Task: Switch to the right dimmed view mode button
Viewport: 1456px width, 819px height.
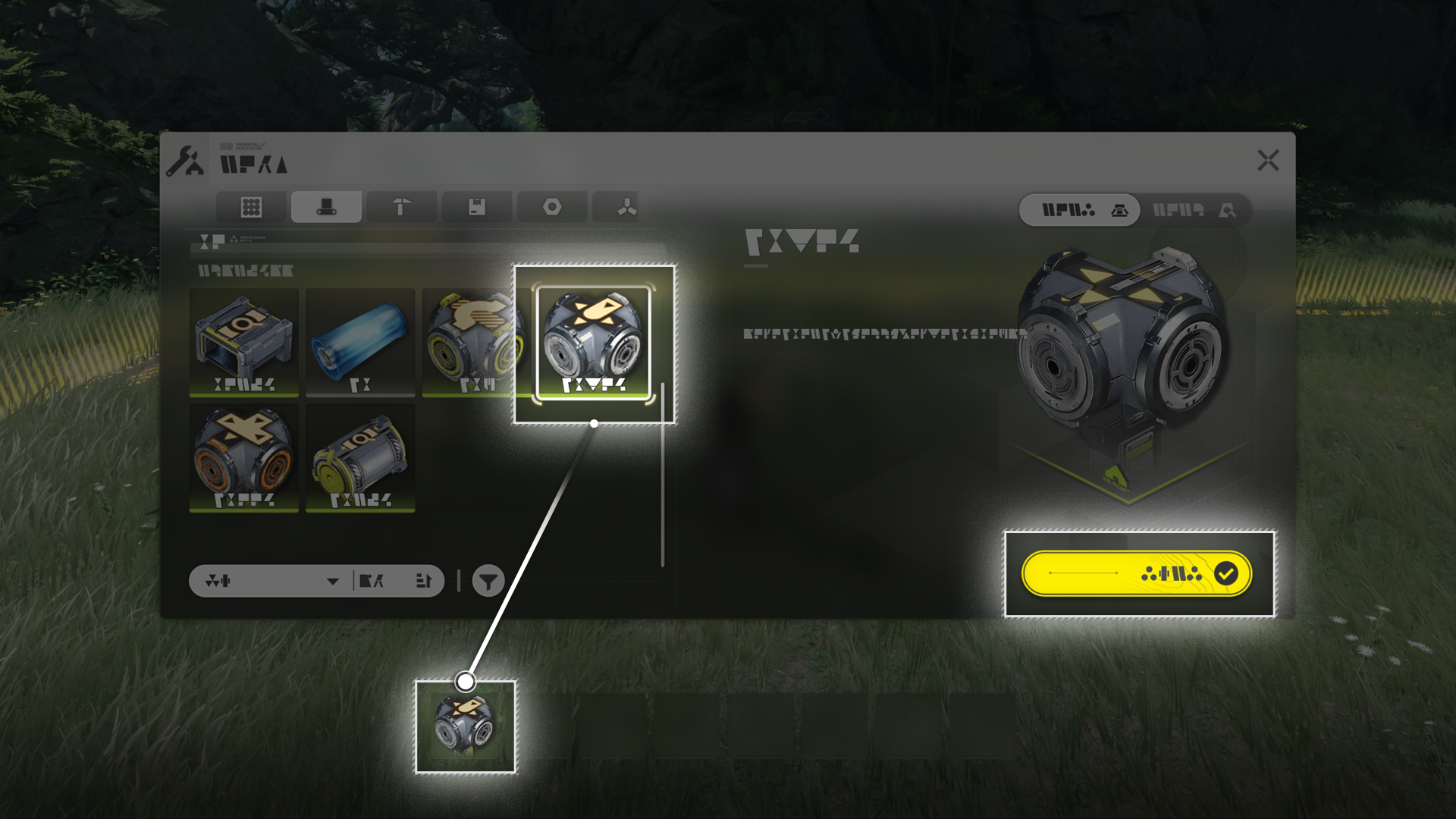Action: pyautogui.click(x=1194, y=210)
